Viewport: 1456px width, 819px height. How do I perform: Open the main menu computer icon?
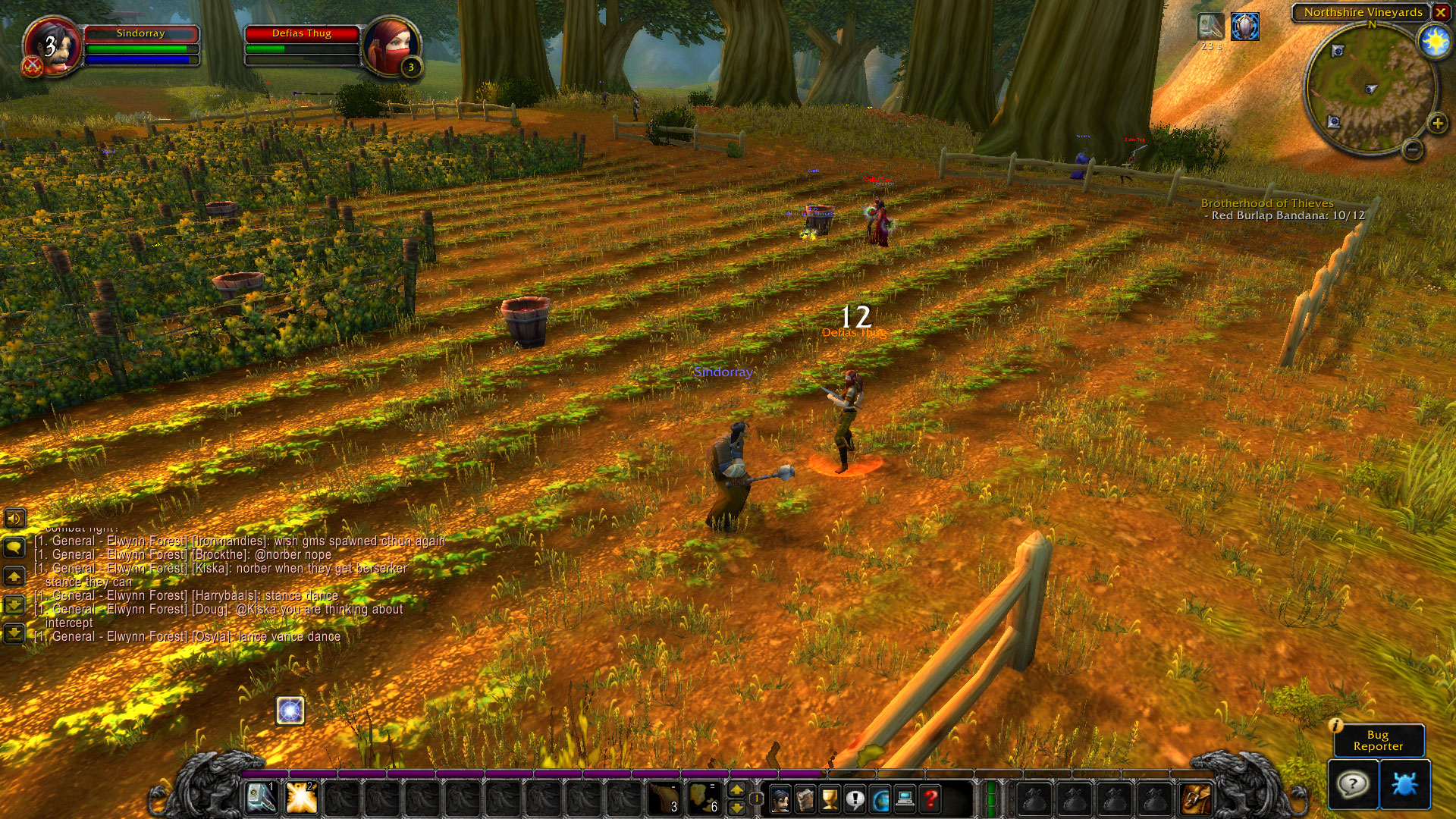pos(905,799)
